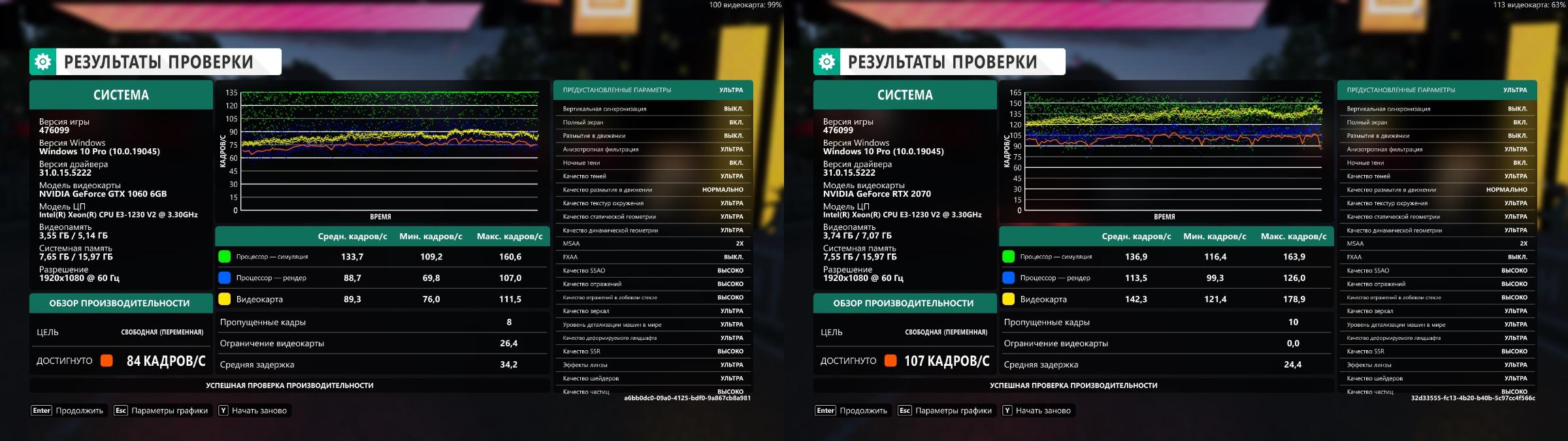Choose Продолжить under the RTX 2070 results
Viewport: 1568px width, 441px height.
[852, 410]
